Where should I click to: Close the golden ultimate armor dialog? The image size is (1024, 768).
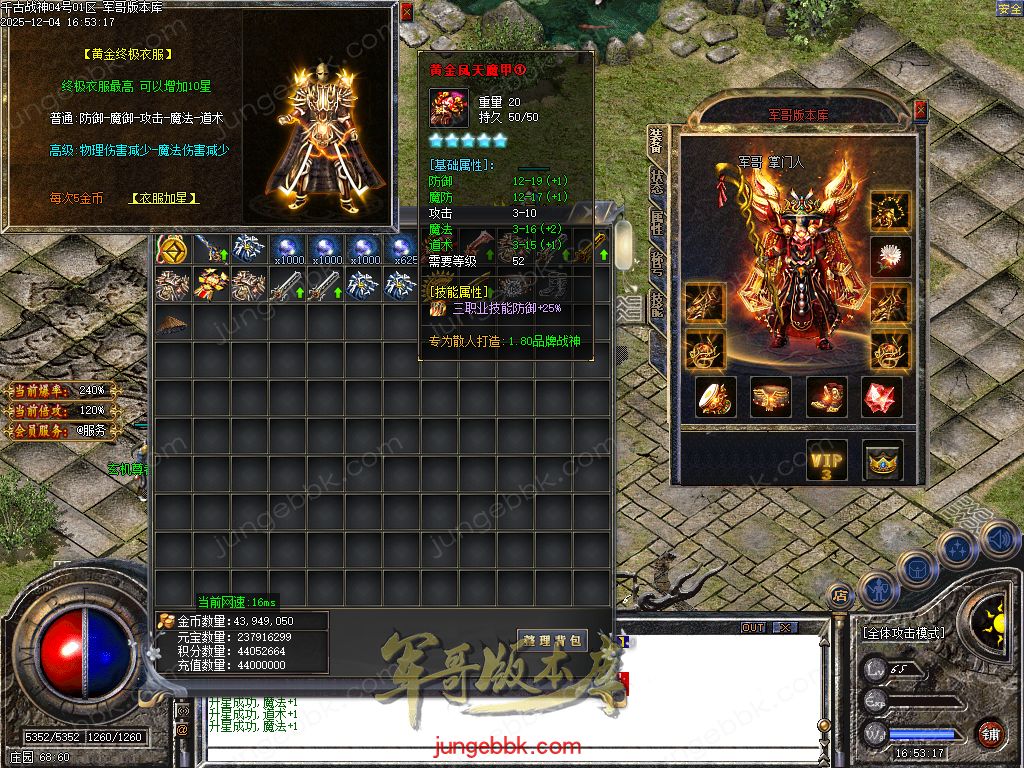(406, 12)
